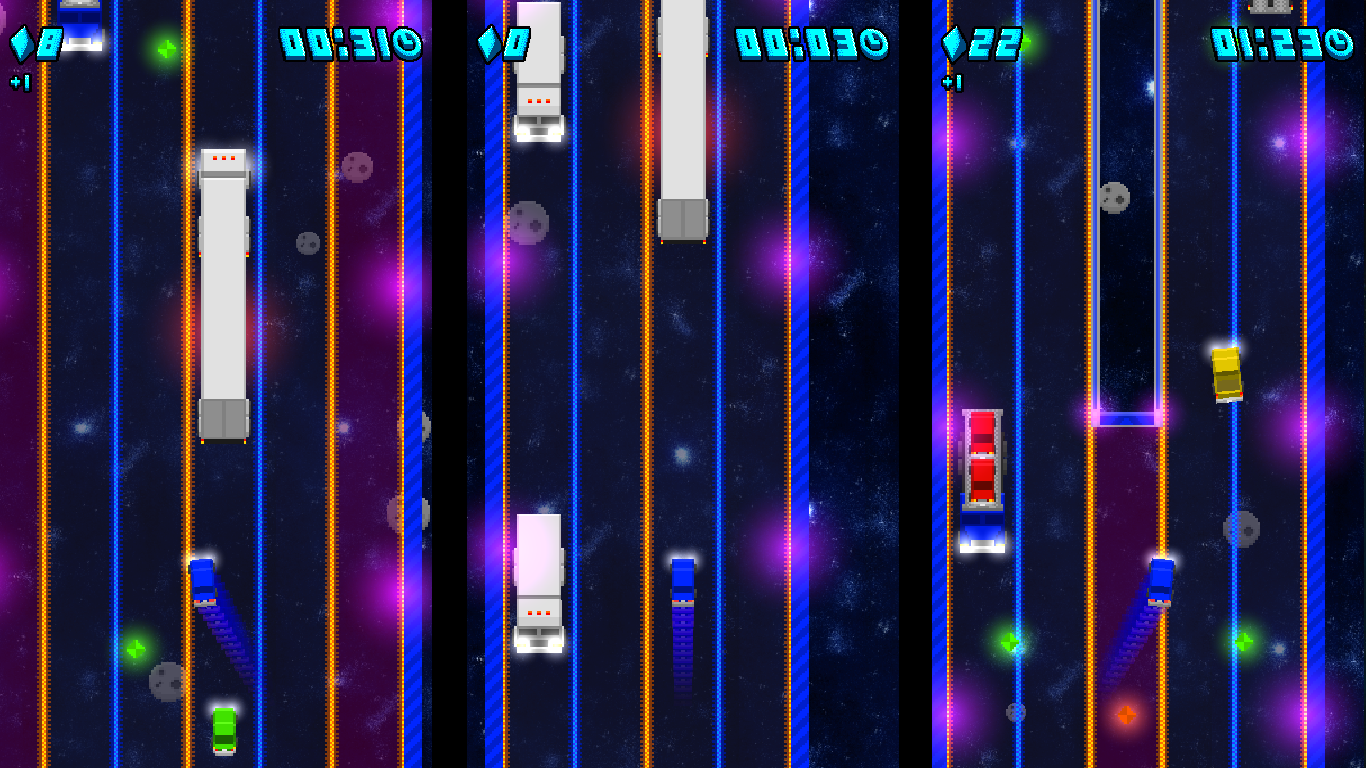Click the clock icon beside the 01:230 timer

(1341, 44)
